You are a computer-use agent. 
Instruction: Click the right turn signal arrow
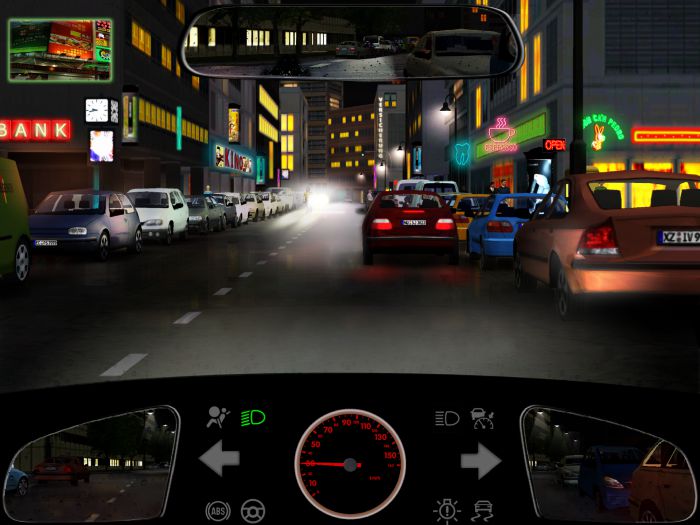coord(480,460)
